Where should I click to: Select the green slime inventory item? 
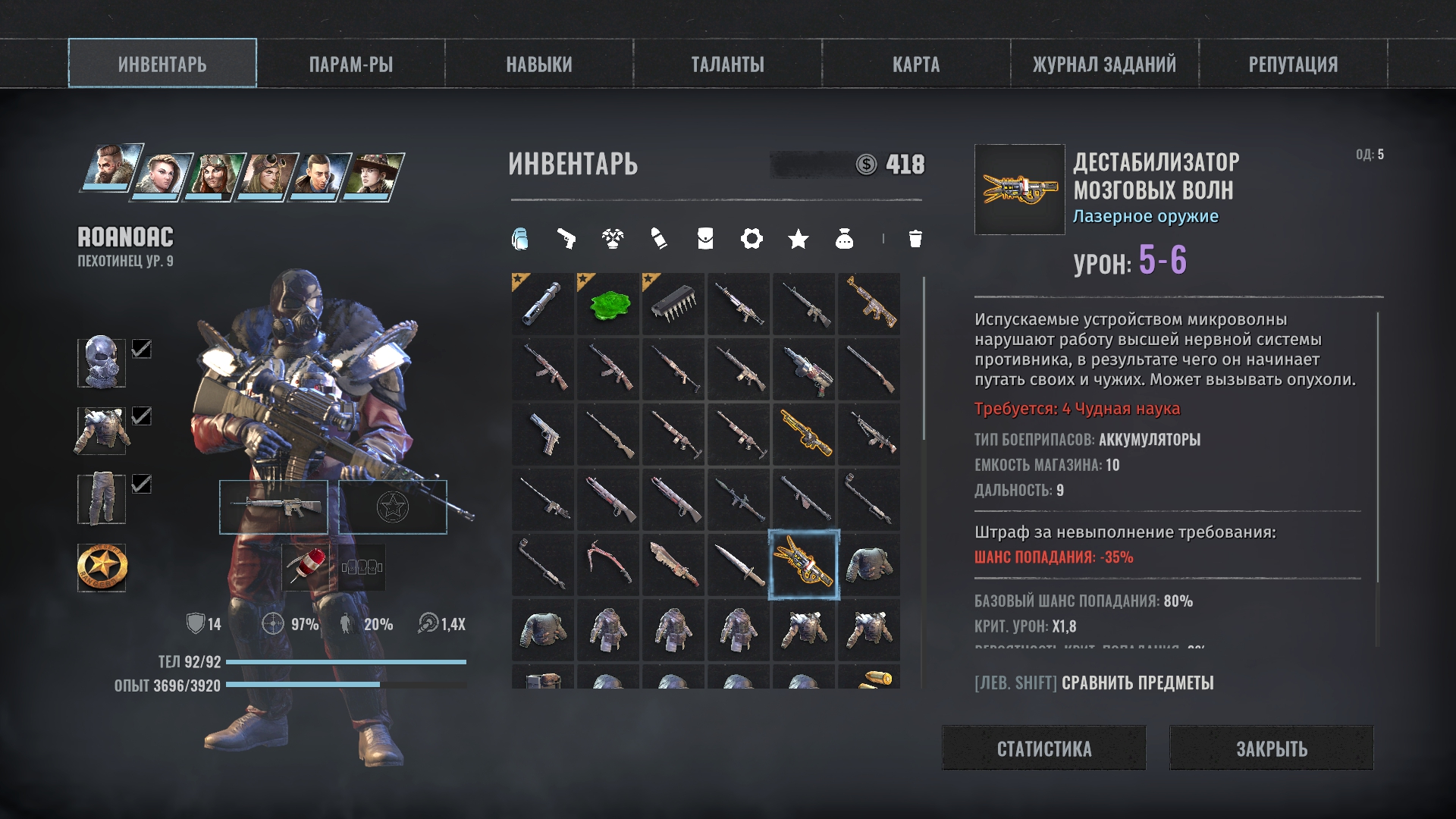(x=608, y=305)
